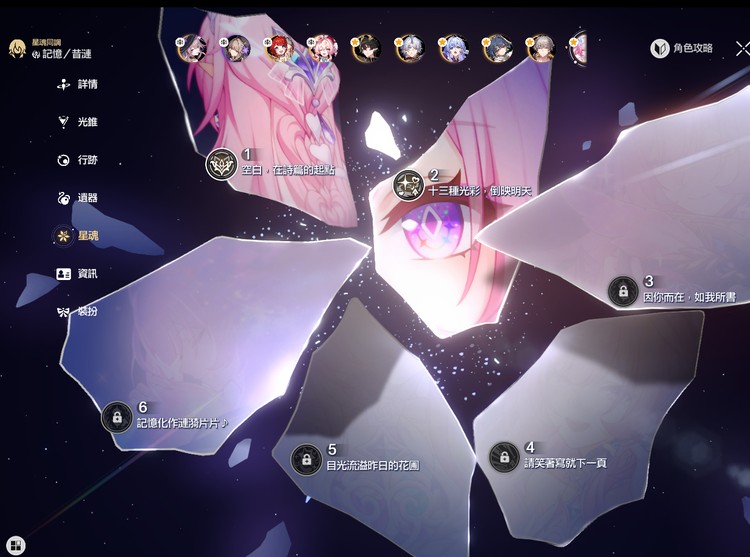This screenshot has width=750, height=557.
Task: Choose the red-haired character portrait
Action: pos(277,48)
